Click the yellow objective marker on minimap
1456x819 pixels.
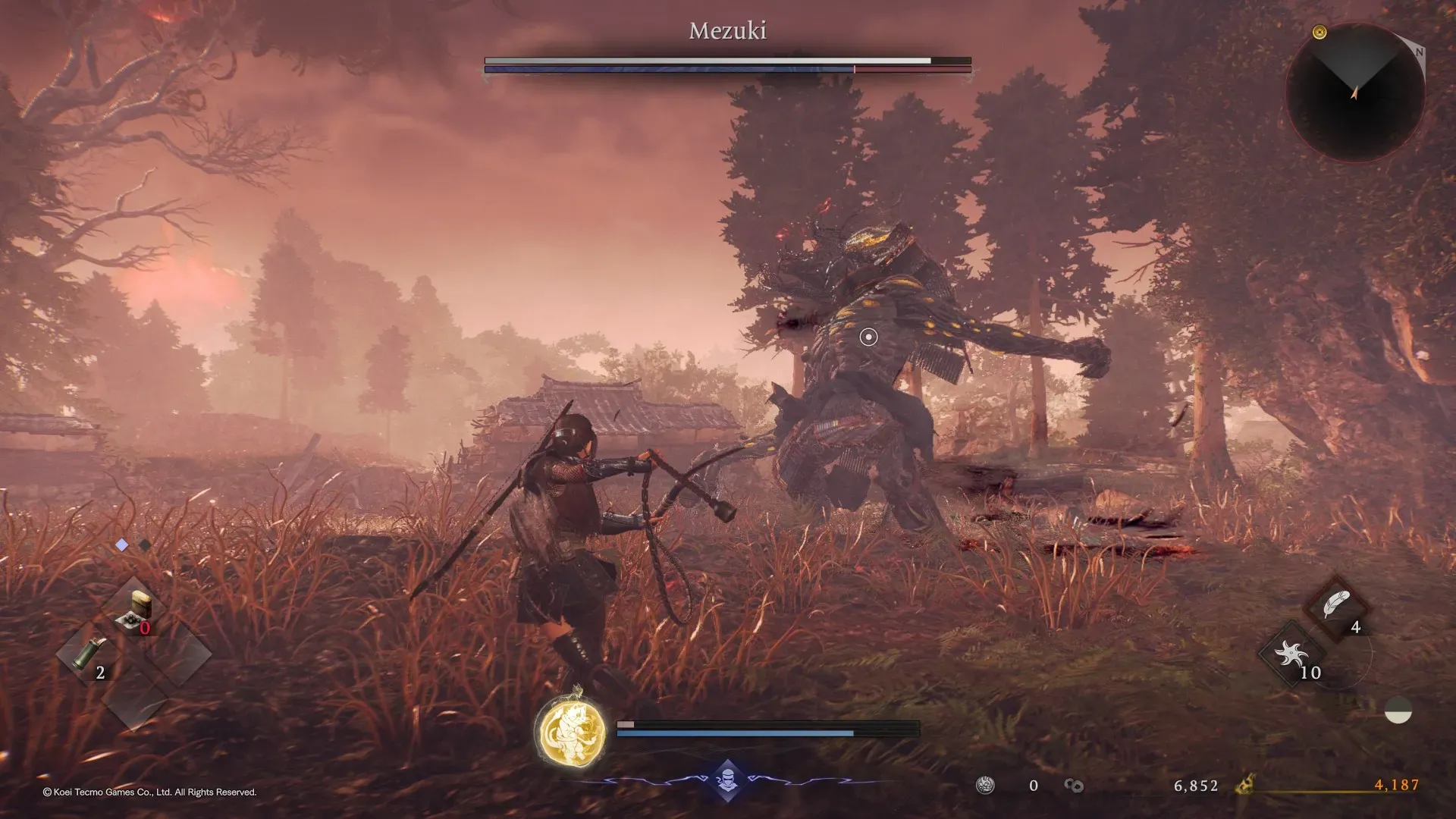(1319, 32)
